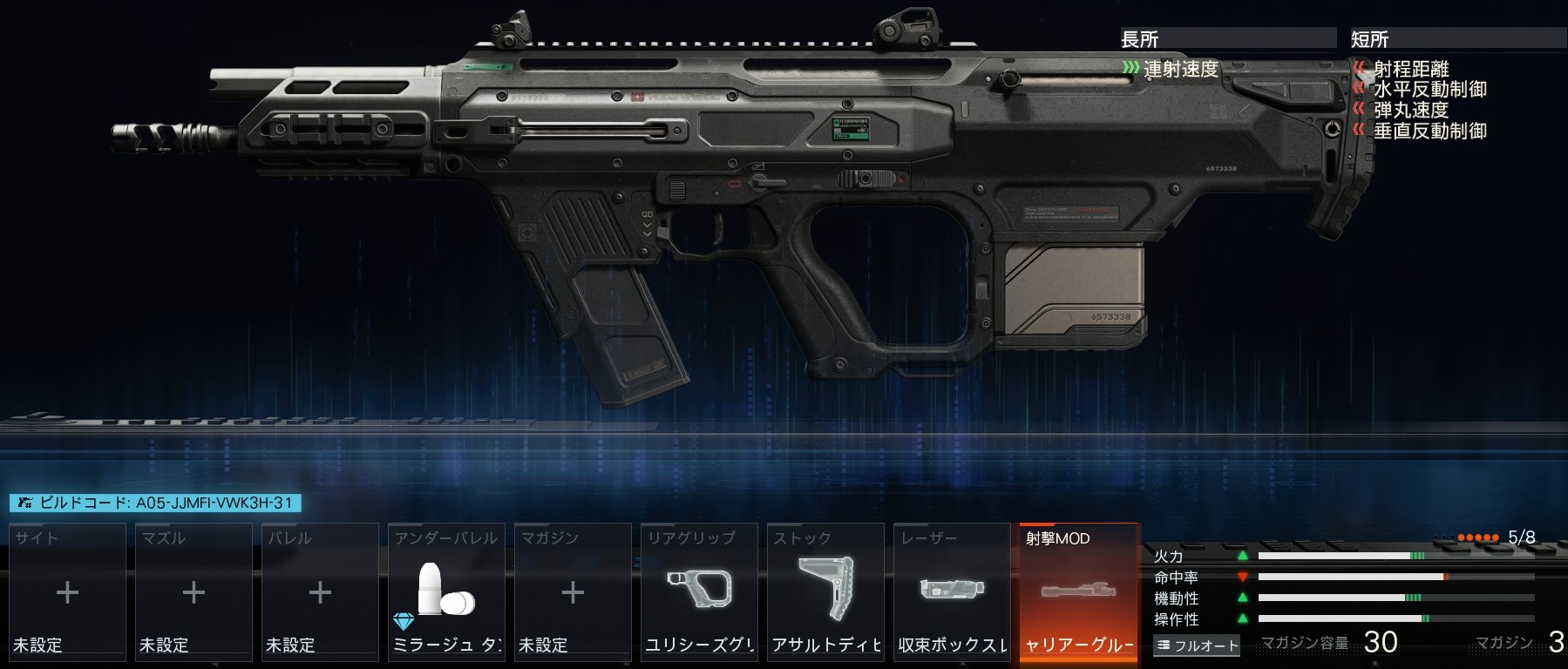This screenshot has height=669, width=1568.
Task: Open the アンダーバレル slot with bullets icon
Action: coord(446,591)
